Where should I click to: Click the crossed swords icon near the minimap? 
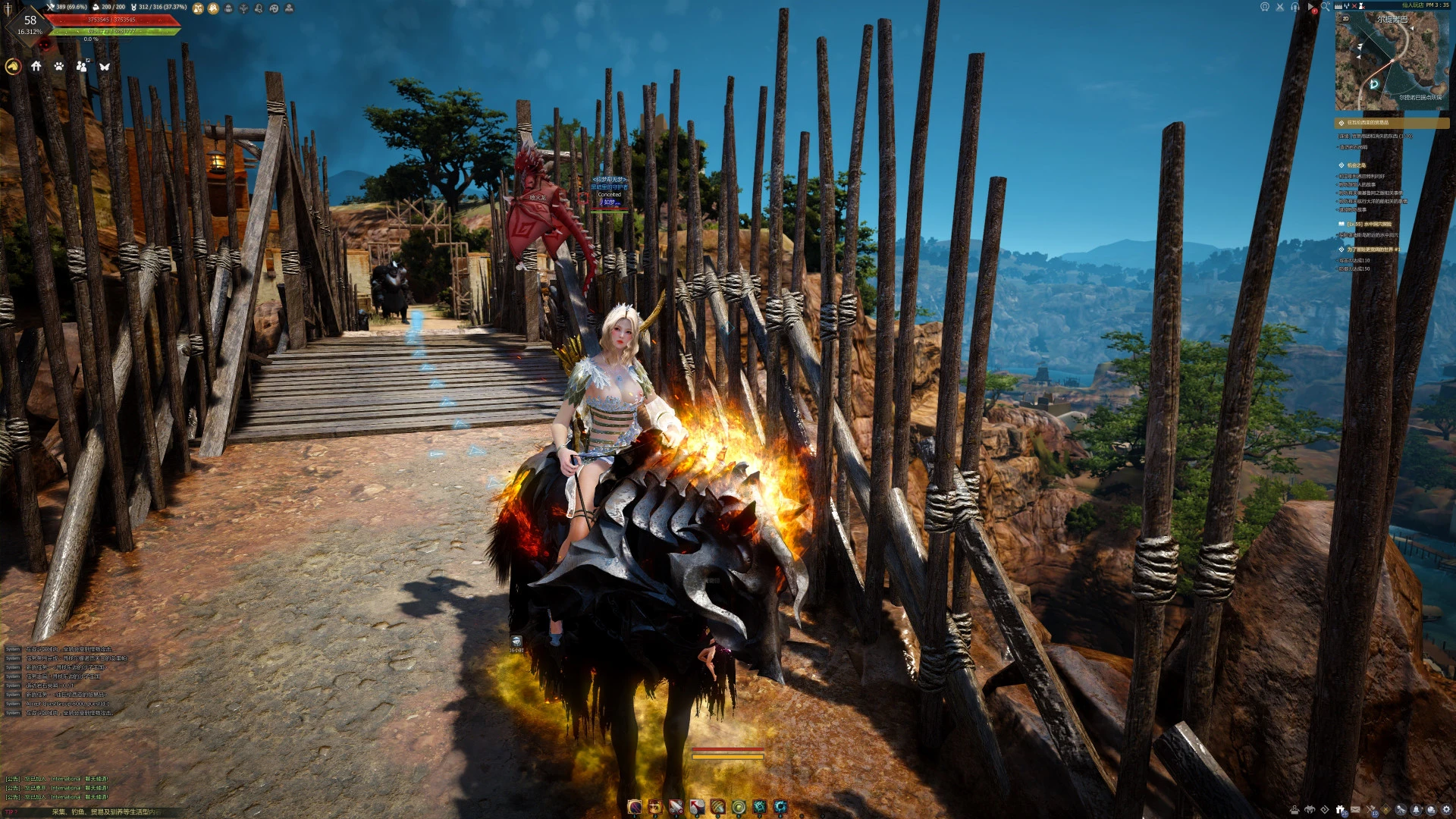click(1280, 7)
